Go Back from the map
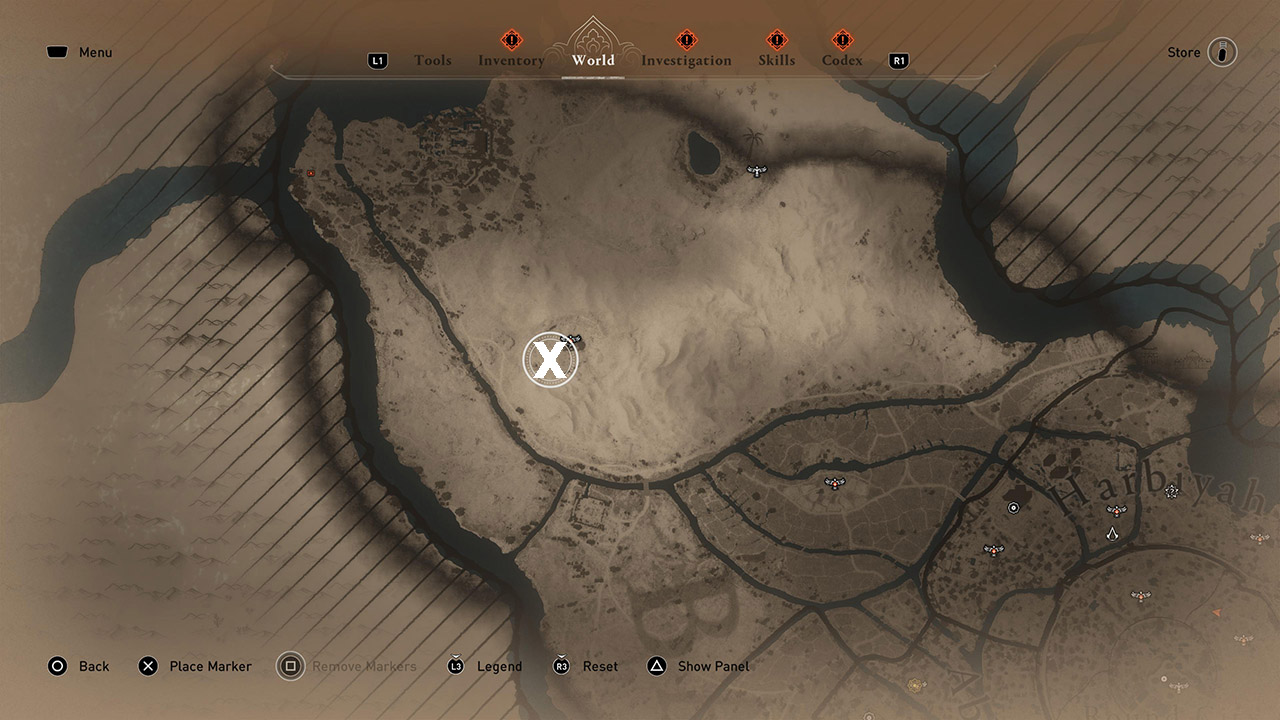The height and width of the screenshot is (720, 1280). pos(78,666)
